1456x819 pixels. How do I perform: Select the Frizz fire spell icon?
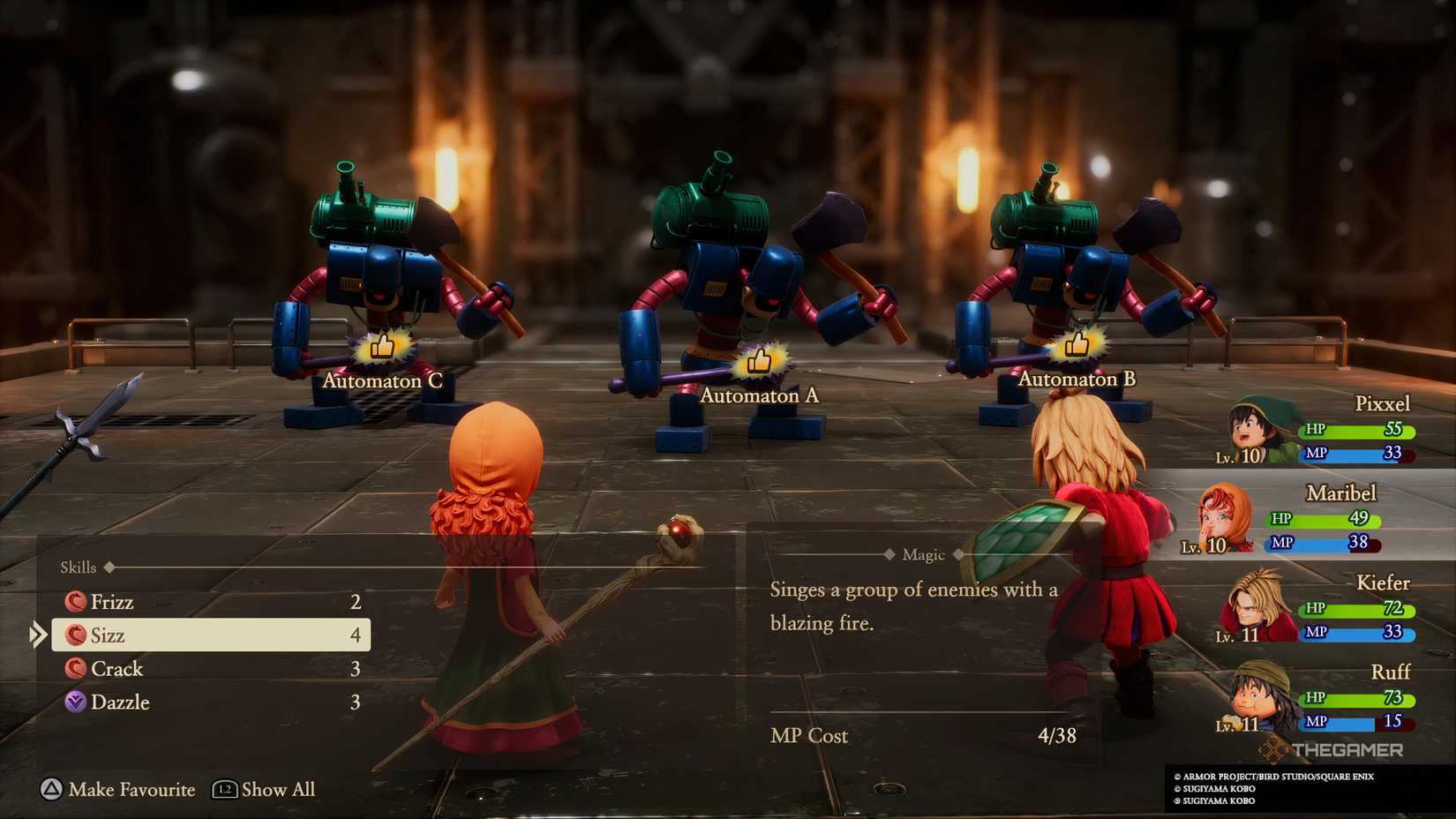click(76, 602)
